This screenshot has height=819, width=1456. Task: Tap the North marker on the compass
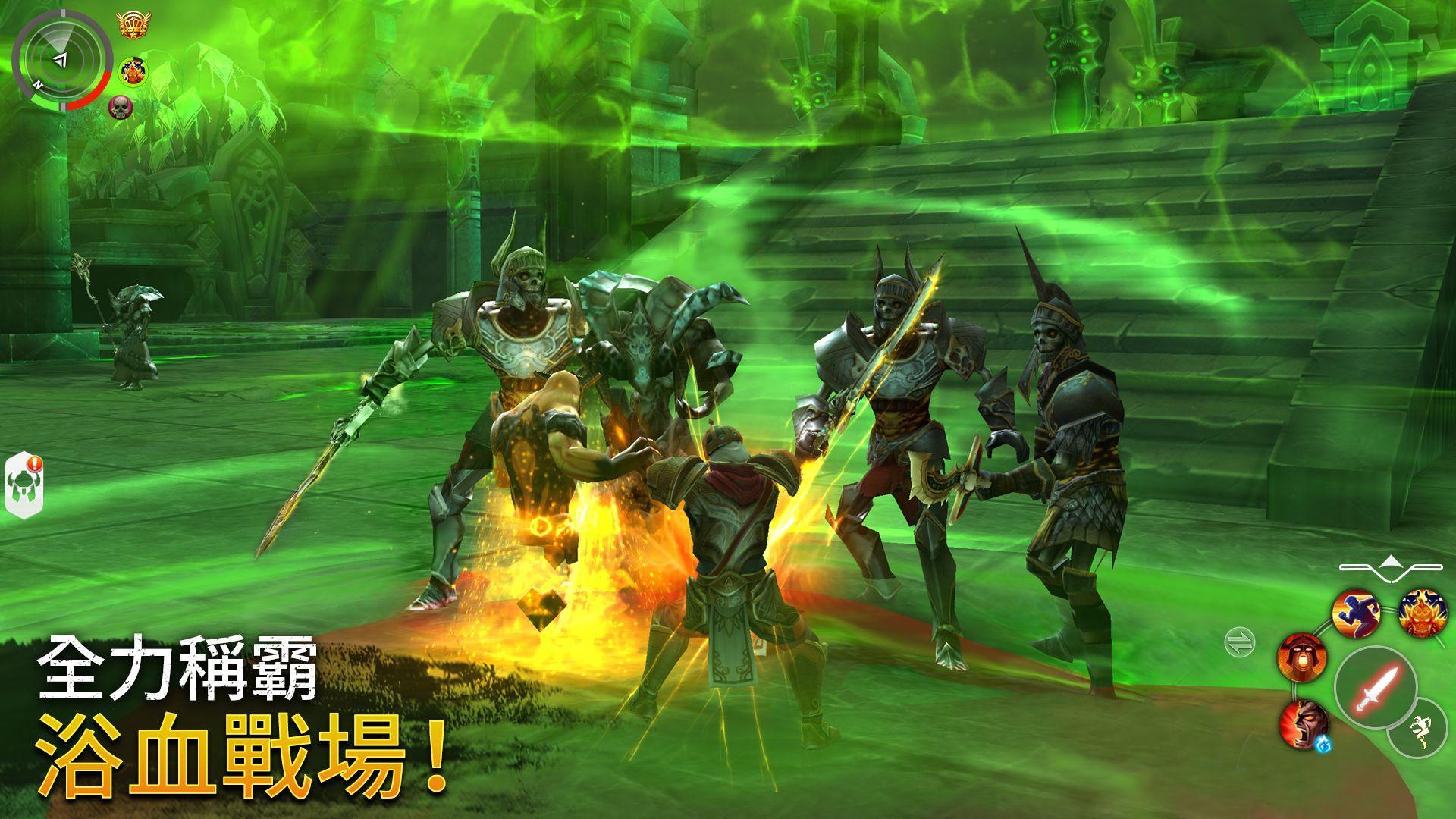pos(38,84)
